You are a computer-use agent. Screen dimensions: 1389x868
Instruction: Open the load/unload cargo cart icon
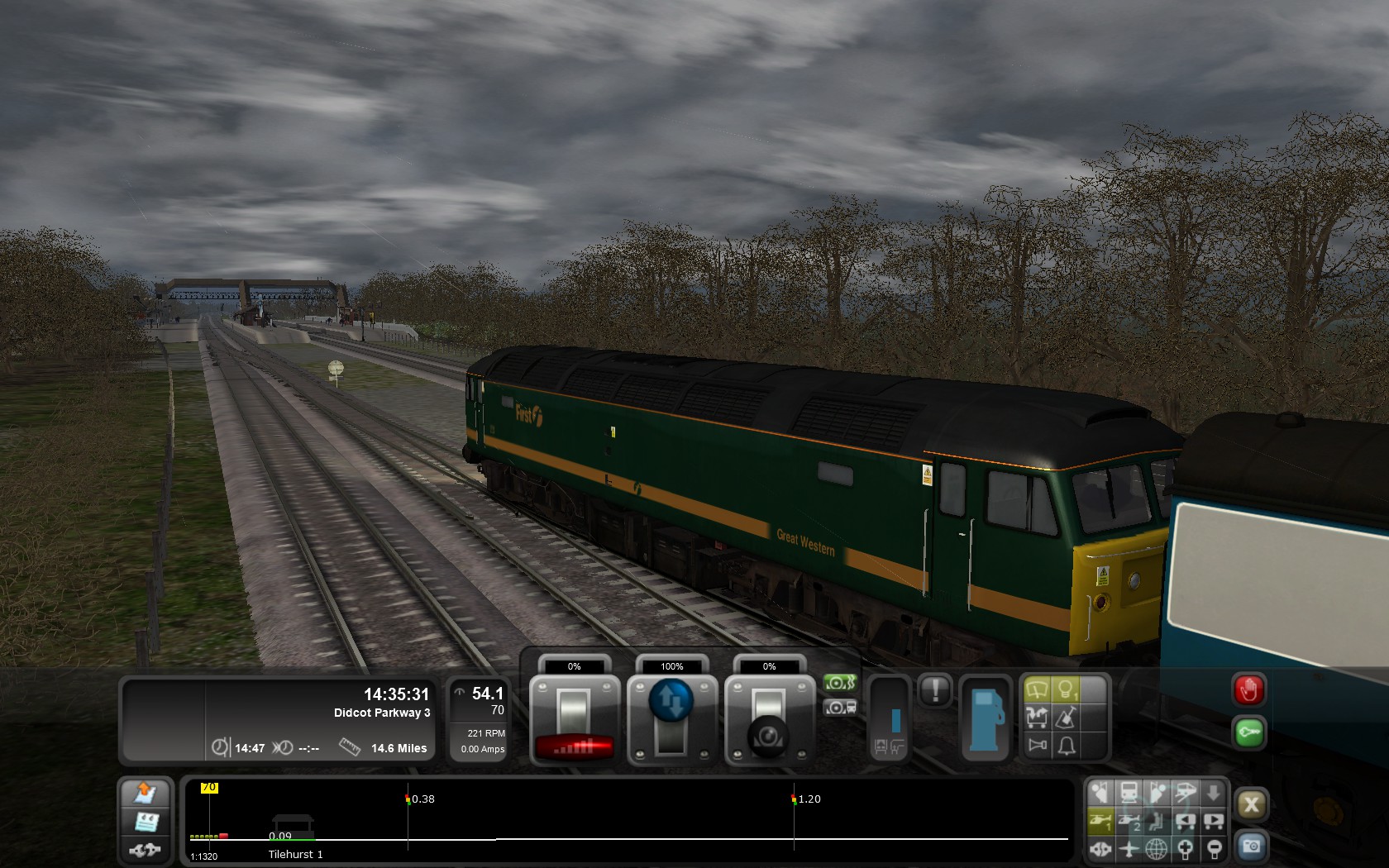click(x=1037, y=718)
